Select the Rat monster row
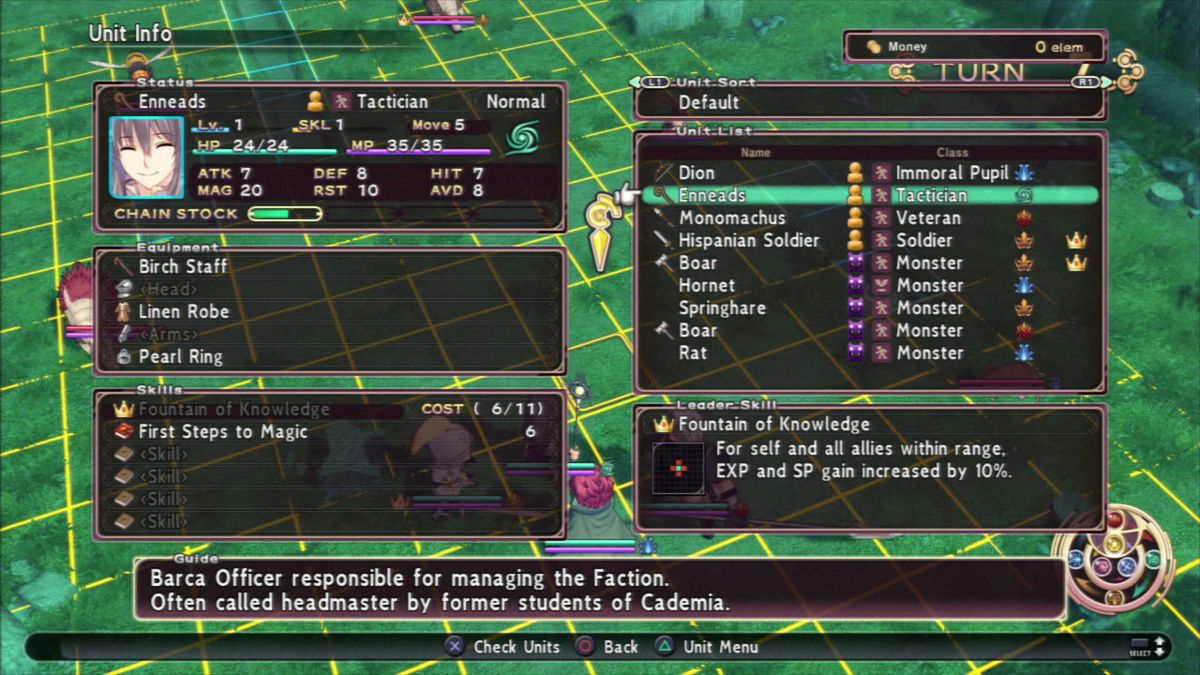 click(x=693, y=353)
